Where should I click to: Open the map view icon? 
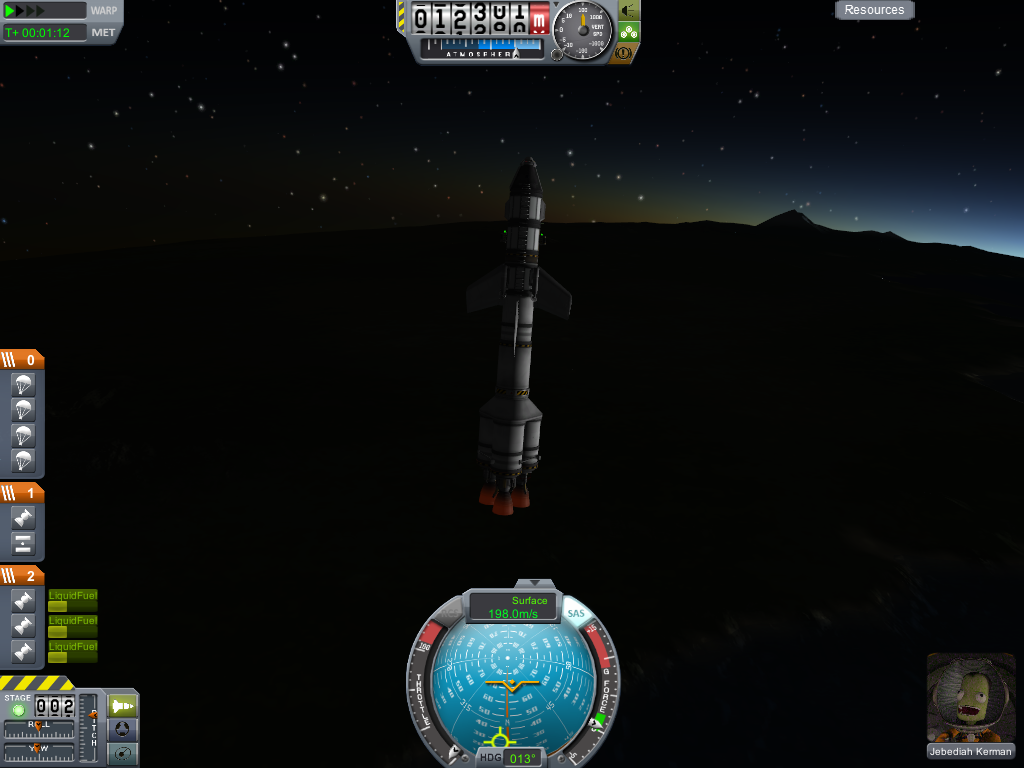[x=123, y=754]
